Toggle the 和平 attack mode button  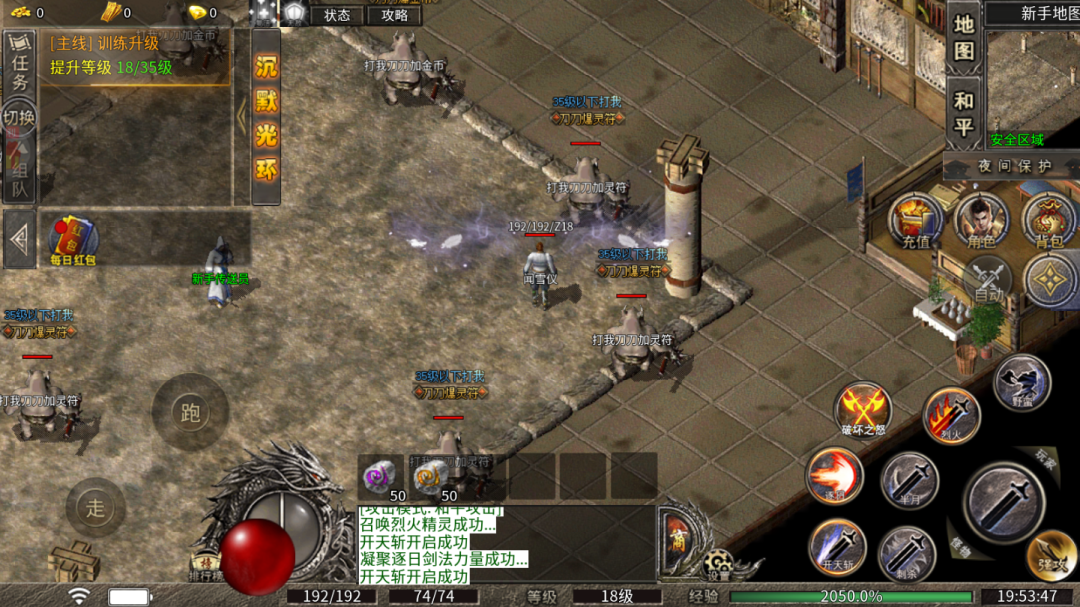click(963, 114)
